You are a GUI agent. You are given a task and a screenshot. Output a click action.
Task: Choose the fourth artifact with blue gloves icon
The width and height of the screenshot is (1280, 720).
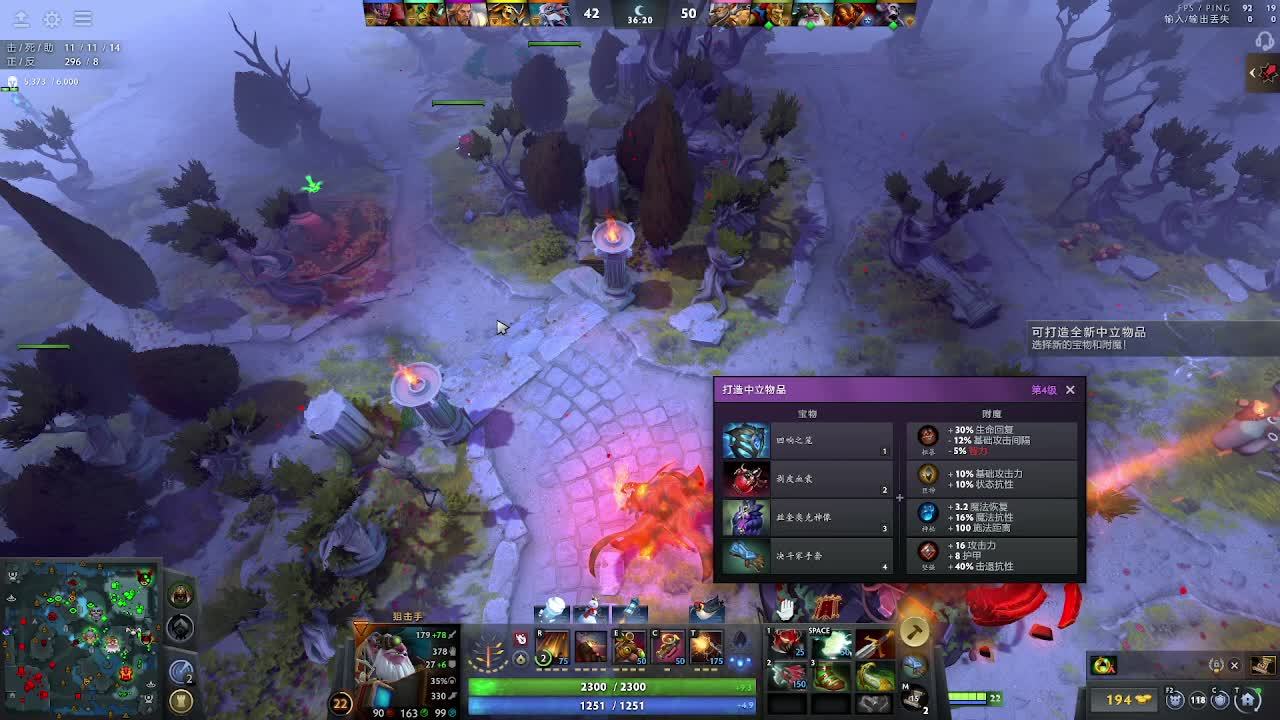tap(807, 555)
